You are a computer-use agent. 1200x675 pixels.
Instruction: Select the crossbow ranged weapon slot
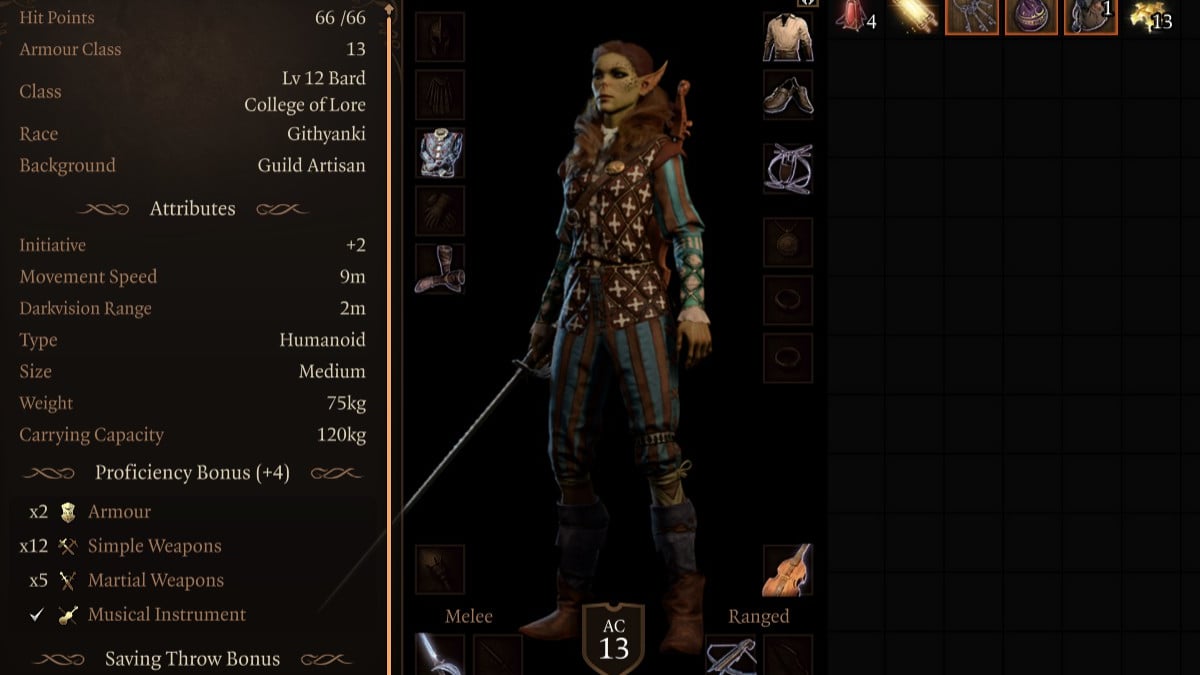click(x=730, y=655)
